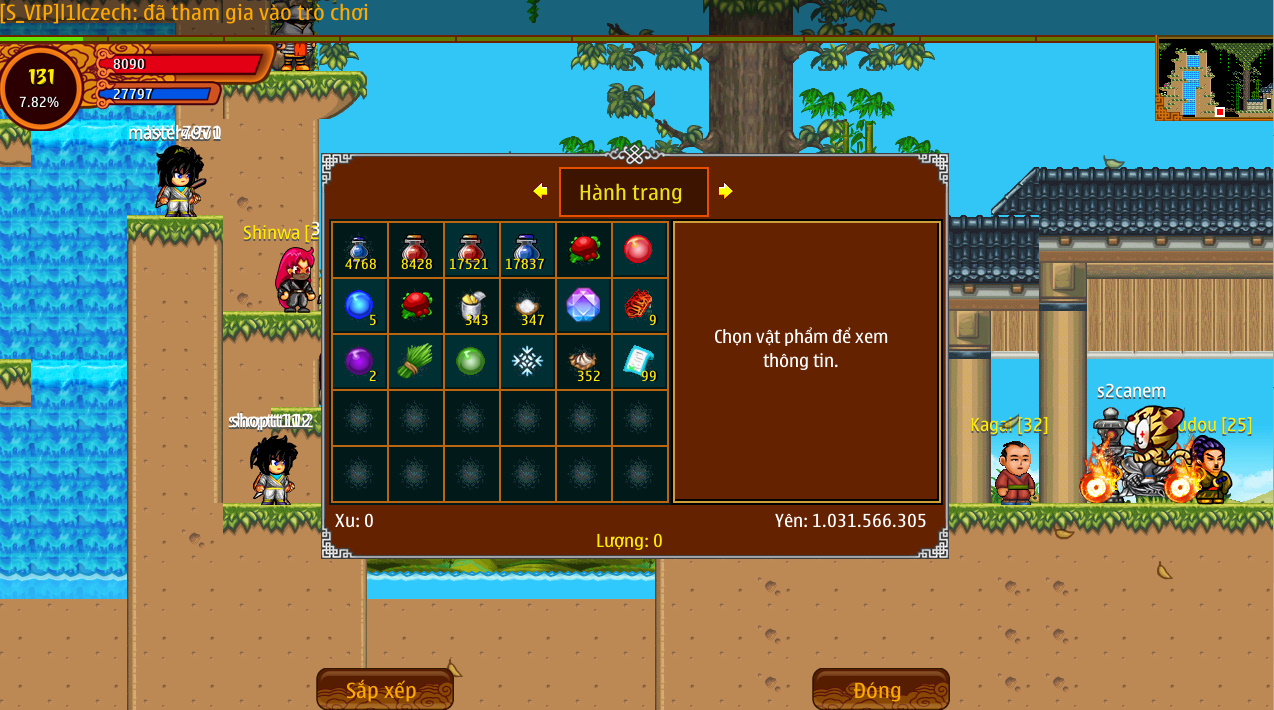Select the white powder bowl stack of 347

coord(528,306)
